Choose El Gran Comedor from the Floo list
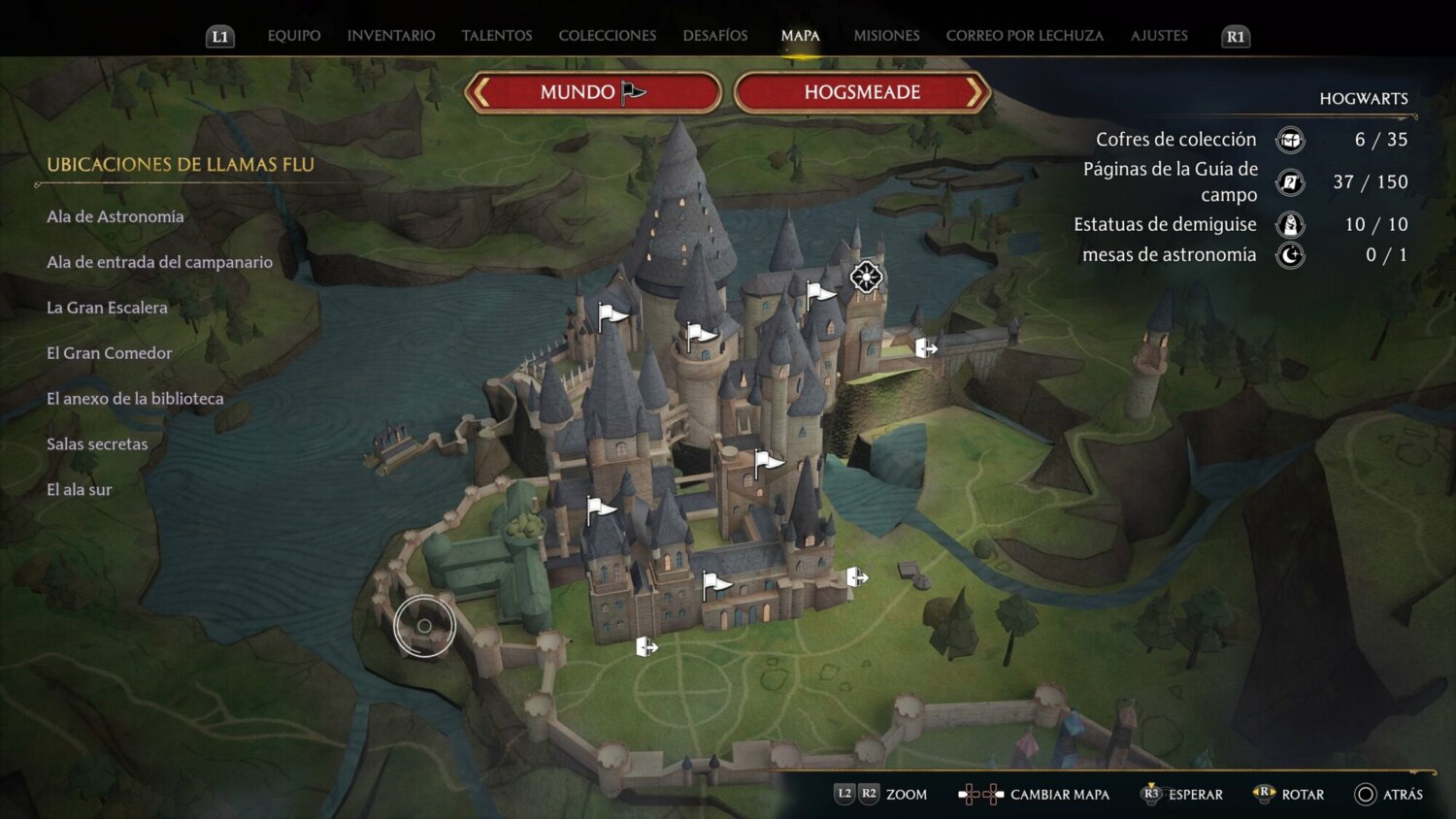The width and height of the screenshot is (1456, 819). [109, 353]
